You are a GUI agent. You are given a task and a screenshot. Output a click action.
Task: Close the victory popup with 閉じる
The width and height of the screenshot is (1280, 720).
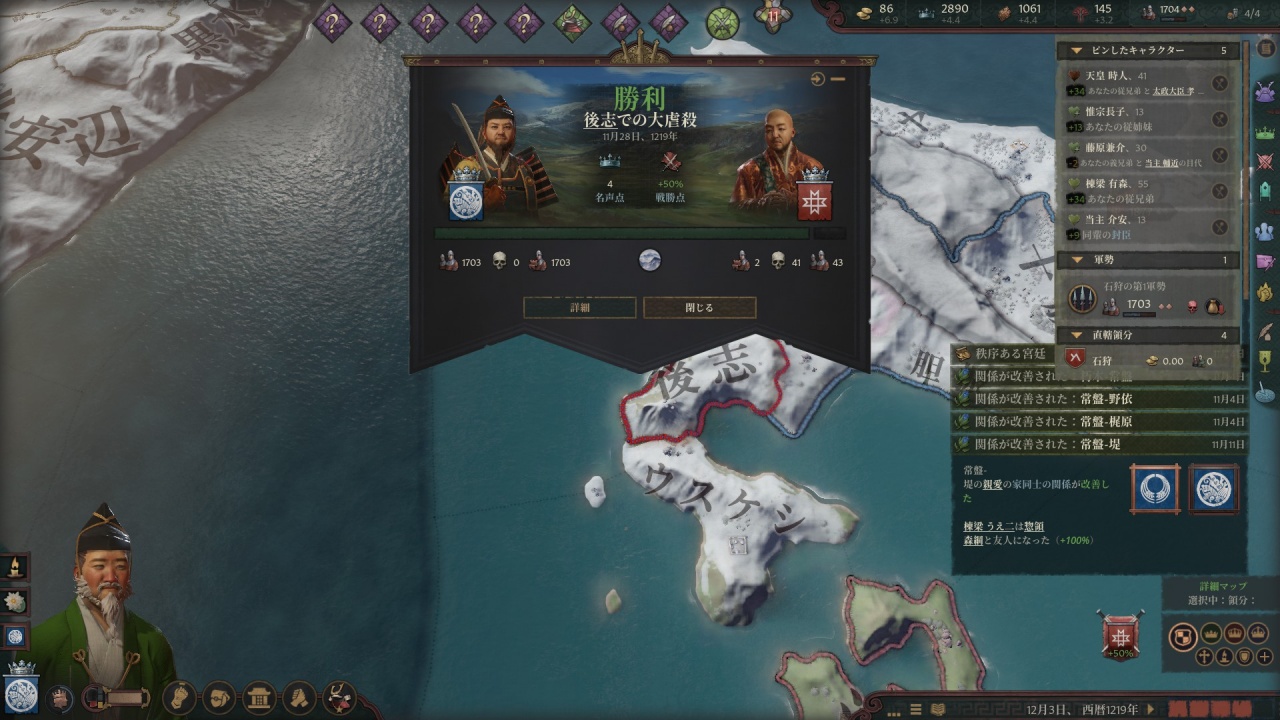pos(699,308)
